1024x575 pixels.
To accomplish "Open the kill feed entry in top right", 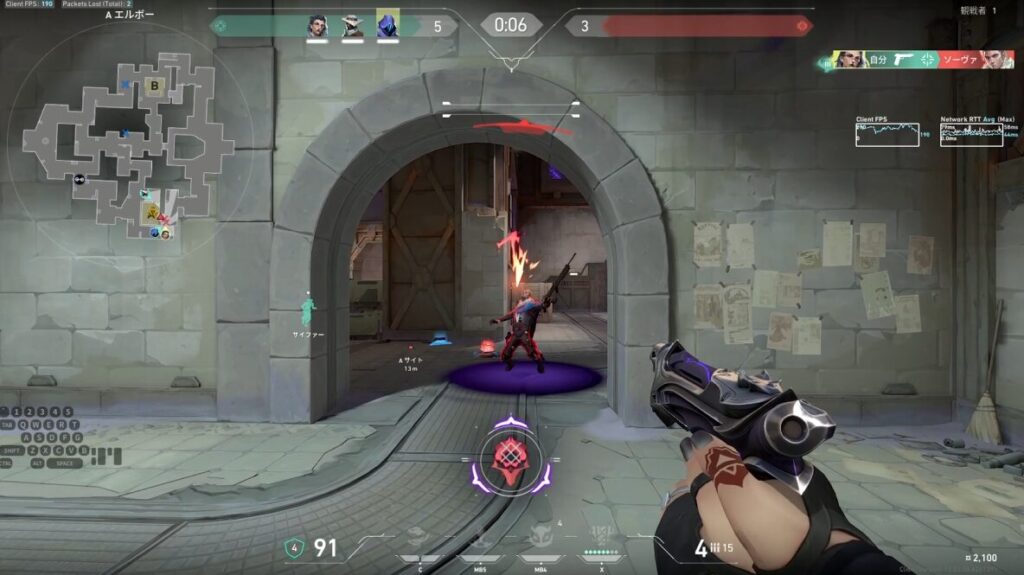I will pyautogui.click(x=914, y=60).
